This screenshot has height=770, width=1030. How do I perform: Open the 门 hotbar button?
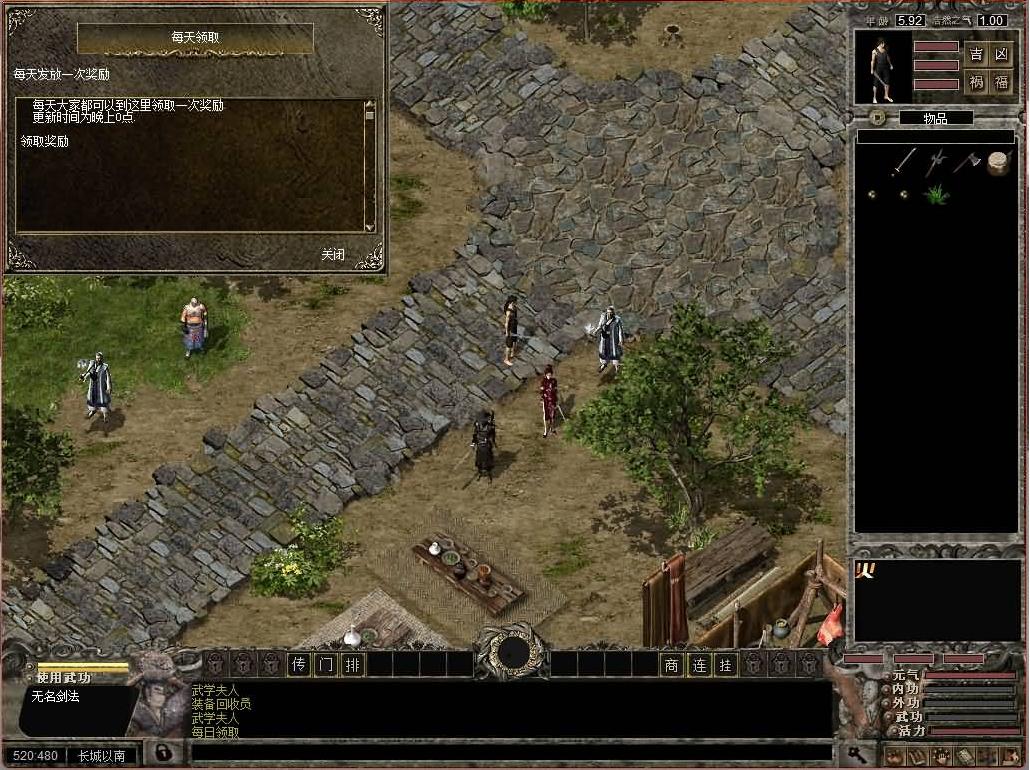[326, 664]
